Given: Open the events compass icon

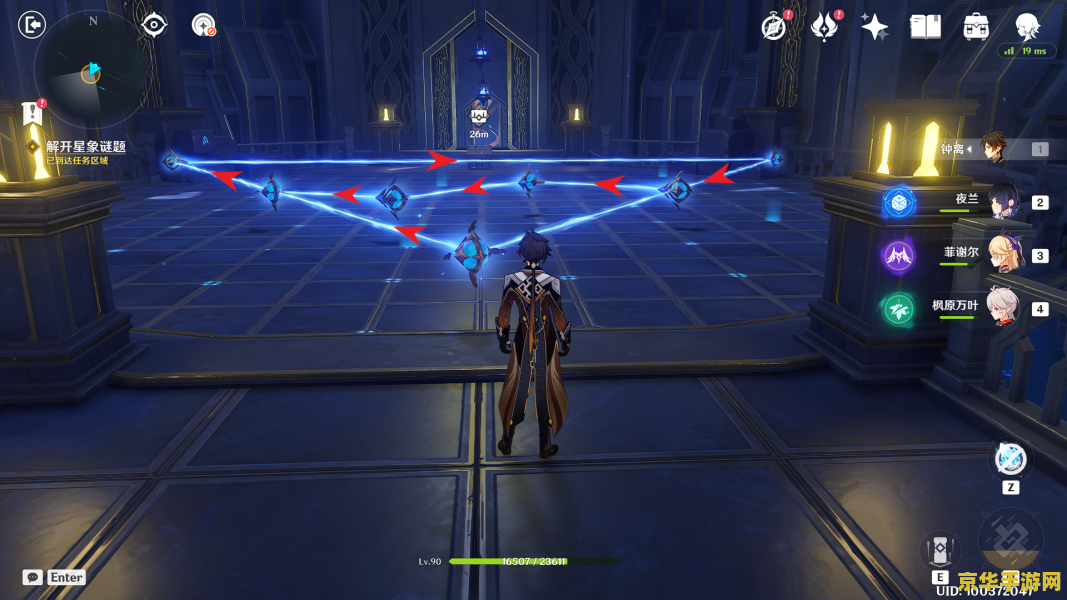Looking at the screenshot, I should [x=773, y=27].
